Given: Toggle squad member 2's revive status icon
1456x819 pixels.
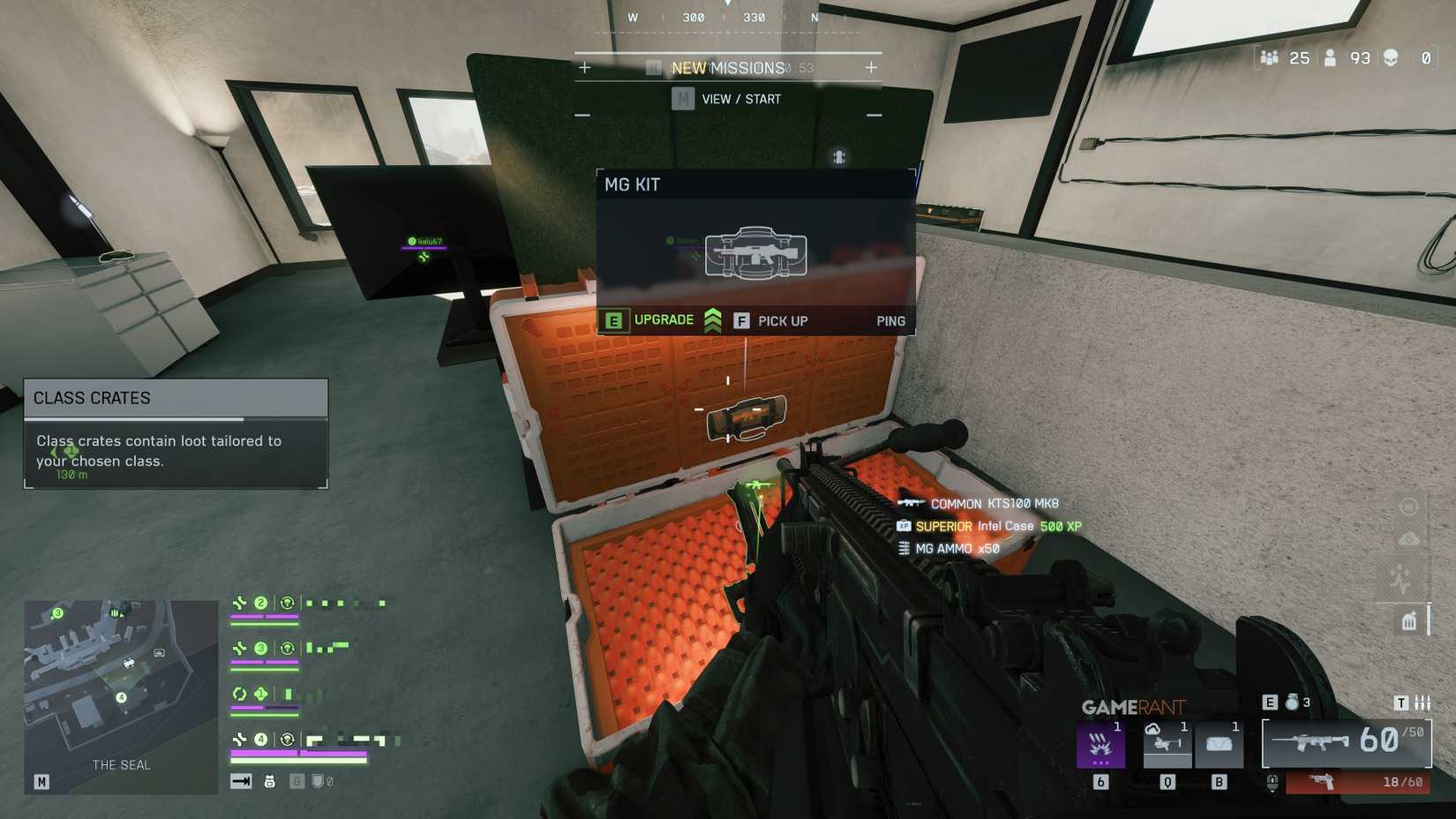Looking at the screenshot, I should pos(288,601).
